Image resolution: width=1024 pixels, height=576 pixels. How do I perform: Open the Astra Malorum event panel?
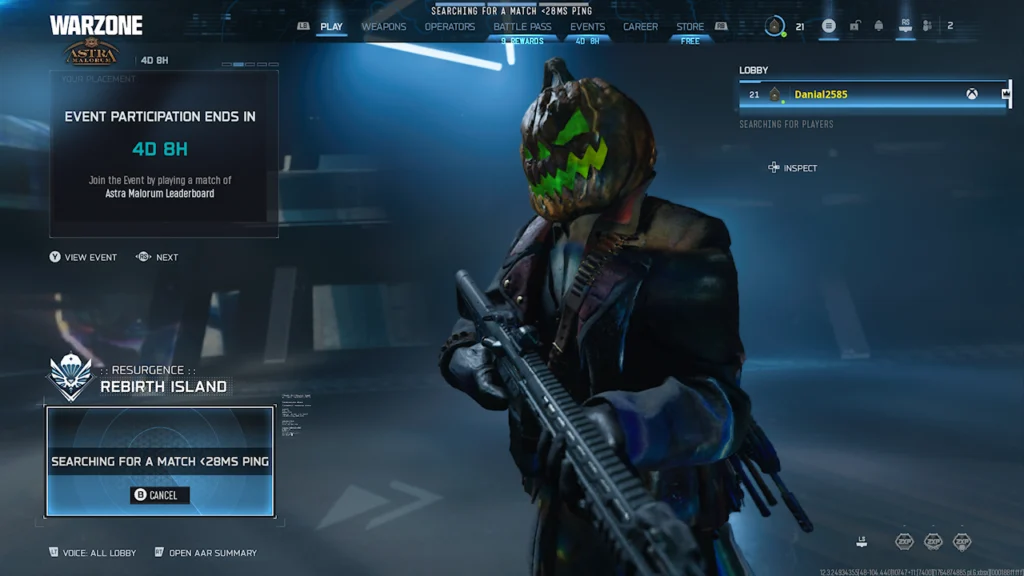(x=164, y=150)
